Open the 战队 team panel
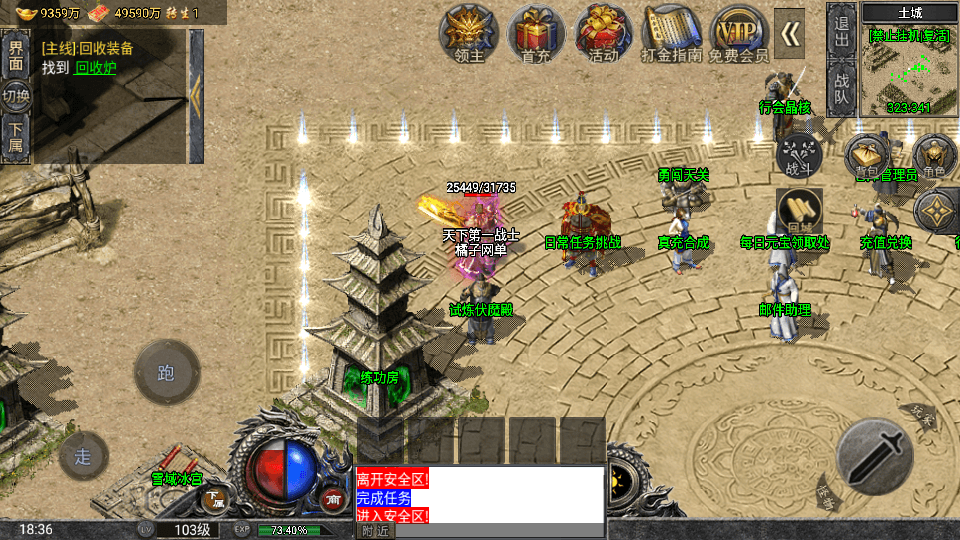Screen dimensions: 960x540 tap(841, 87)
